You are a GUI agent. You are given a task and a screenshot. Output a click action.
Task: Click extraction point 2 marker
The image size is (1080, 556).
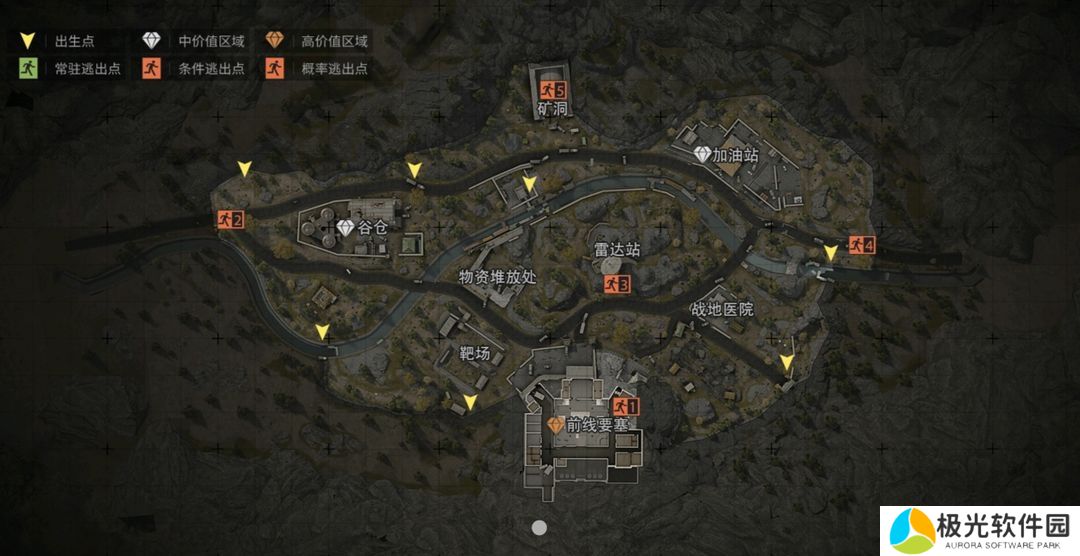[x=231, y=219]
